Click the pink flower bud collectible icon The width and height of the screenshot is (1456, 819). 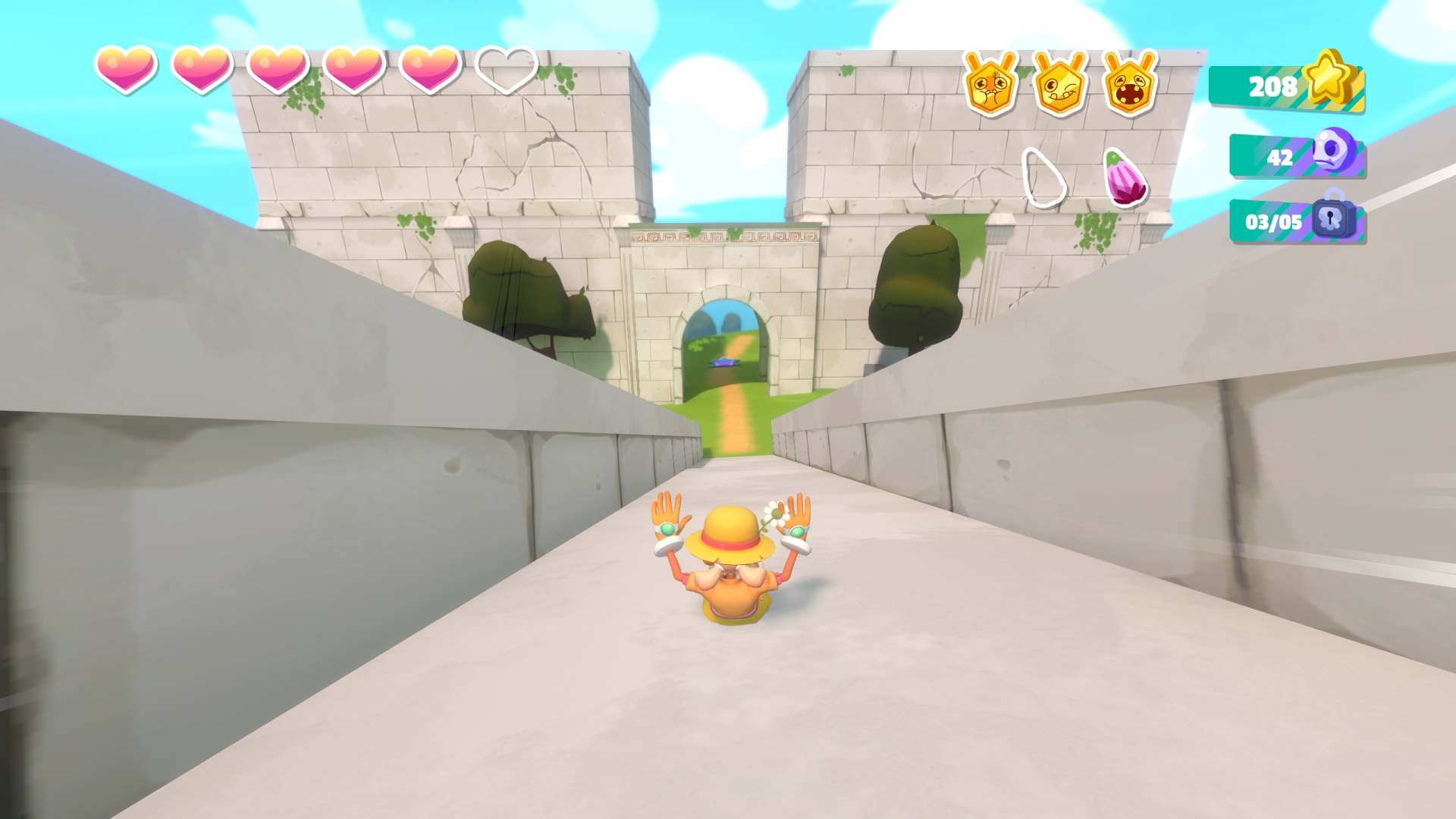[x=1125, y=178]
